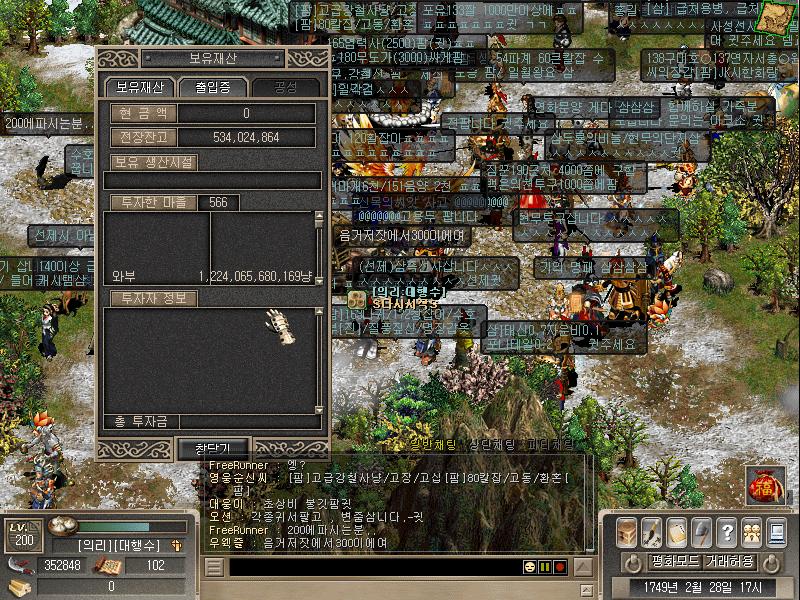Screen dimensions: 800x600
Task: Open the paper scroll document icon
Action: pos(677,532)
